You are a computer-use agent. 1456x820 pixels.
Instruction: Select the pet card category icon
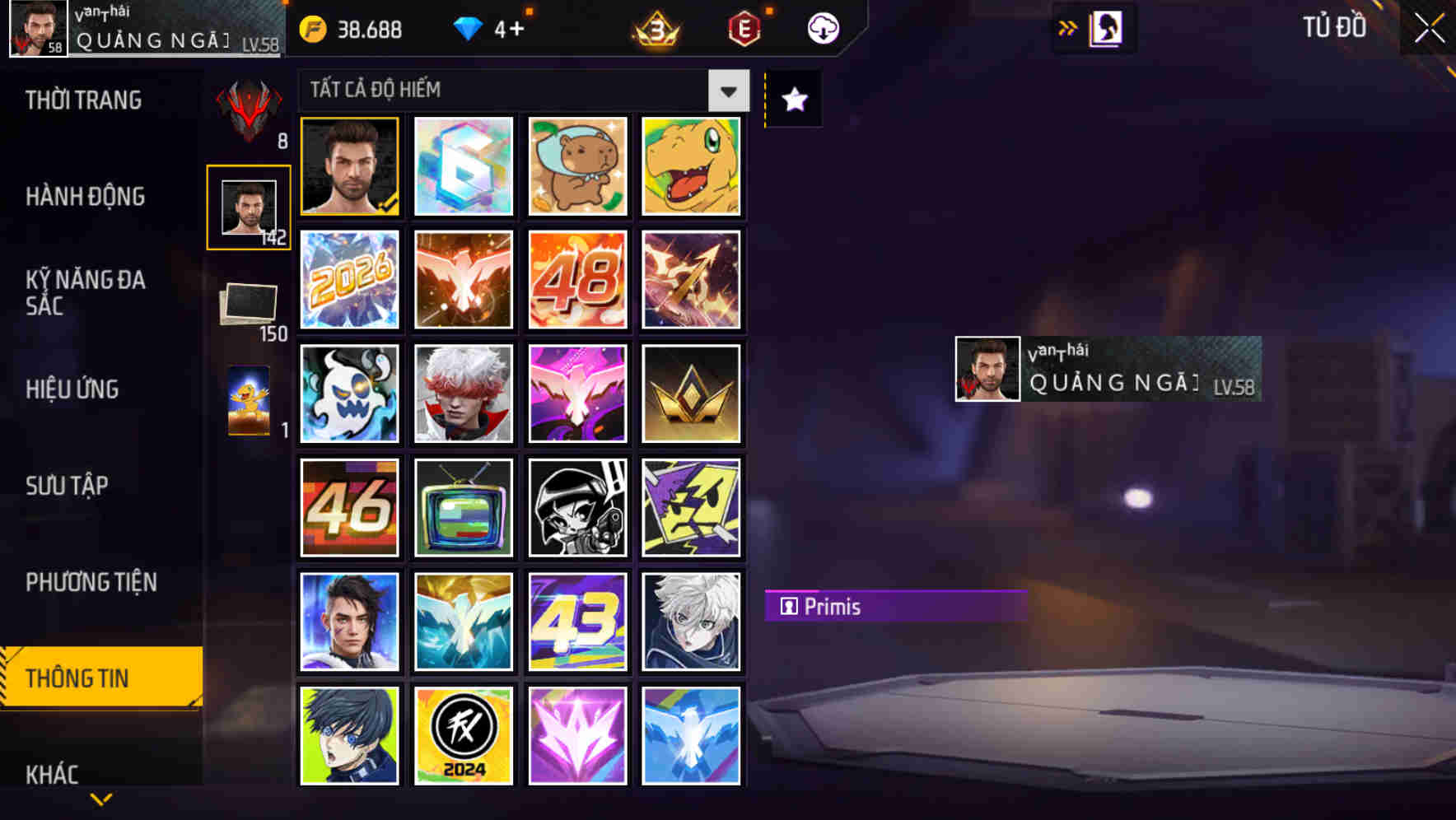click(x=250, y=402)
